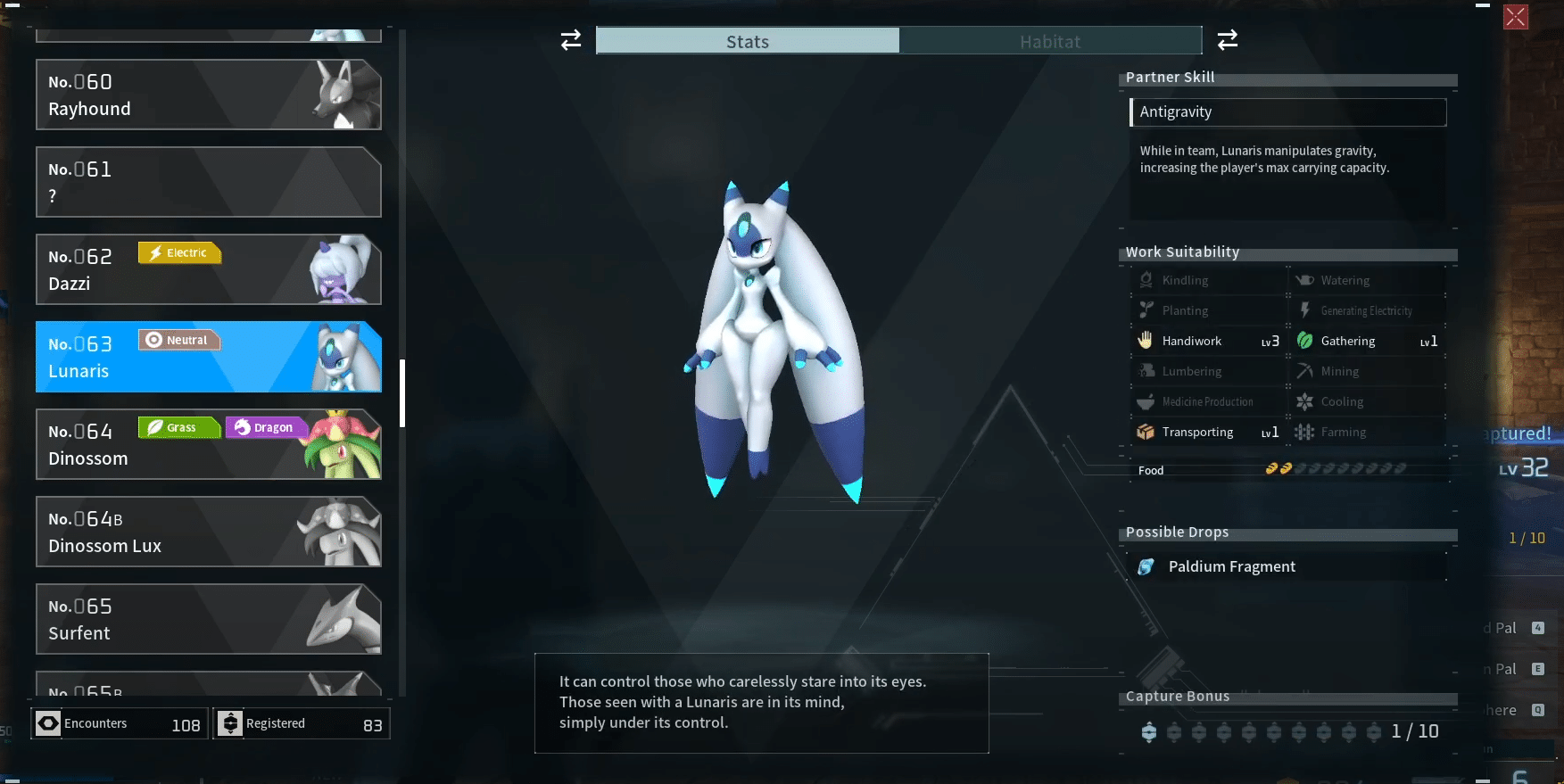Click the Paldium Fragment drop icon
Viewport: 1564px width, 784px height.
click(1146, 565)
